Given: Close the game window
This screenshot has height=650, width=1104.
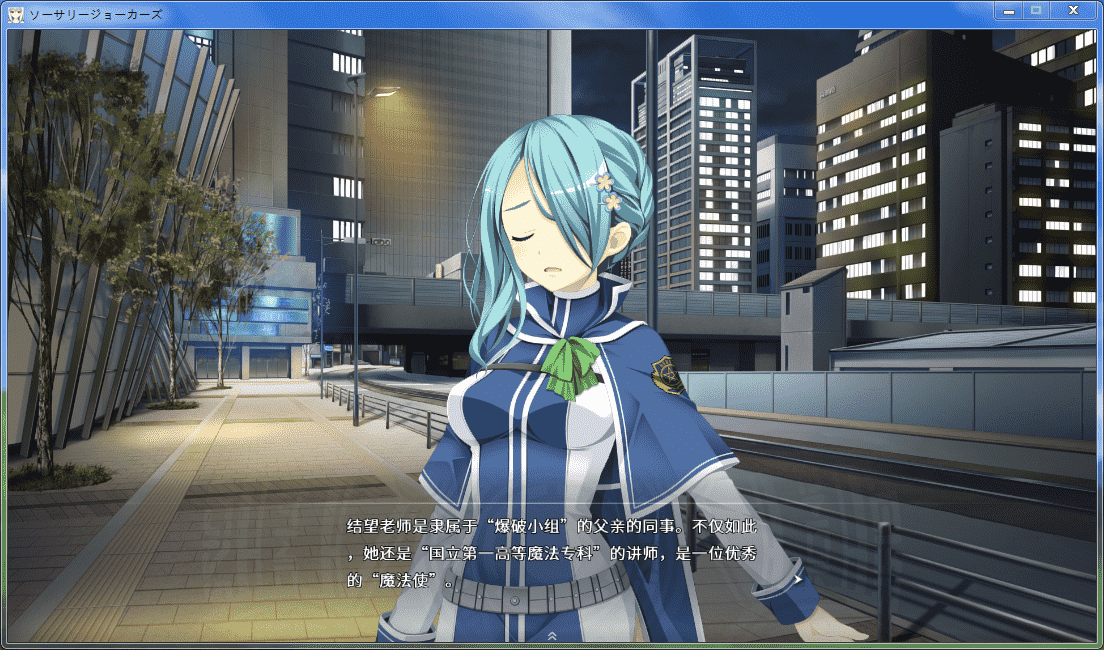Looking at the screenshot, I should [x=1072, y=10].
